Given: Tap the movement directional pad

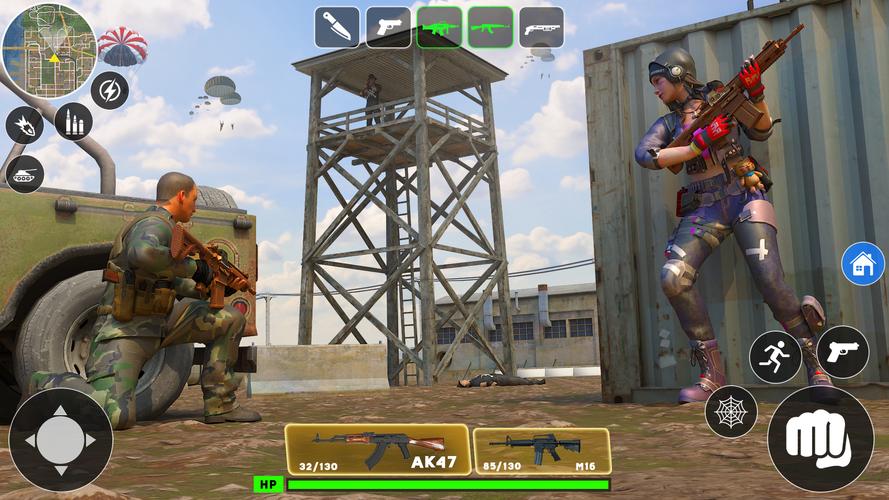Looking at the screenshot, I should [x=60, y=440].
